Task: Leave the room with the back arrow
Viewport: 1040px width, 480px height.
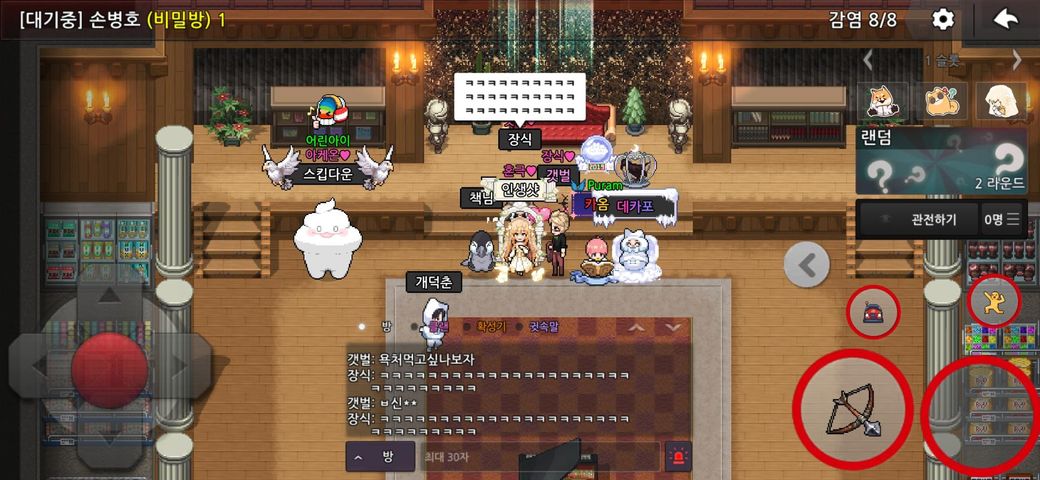Action: pos(1005,19)
